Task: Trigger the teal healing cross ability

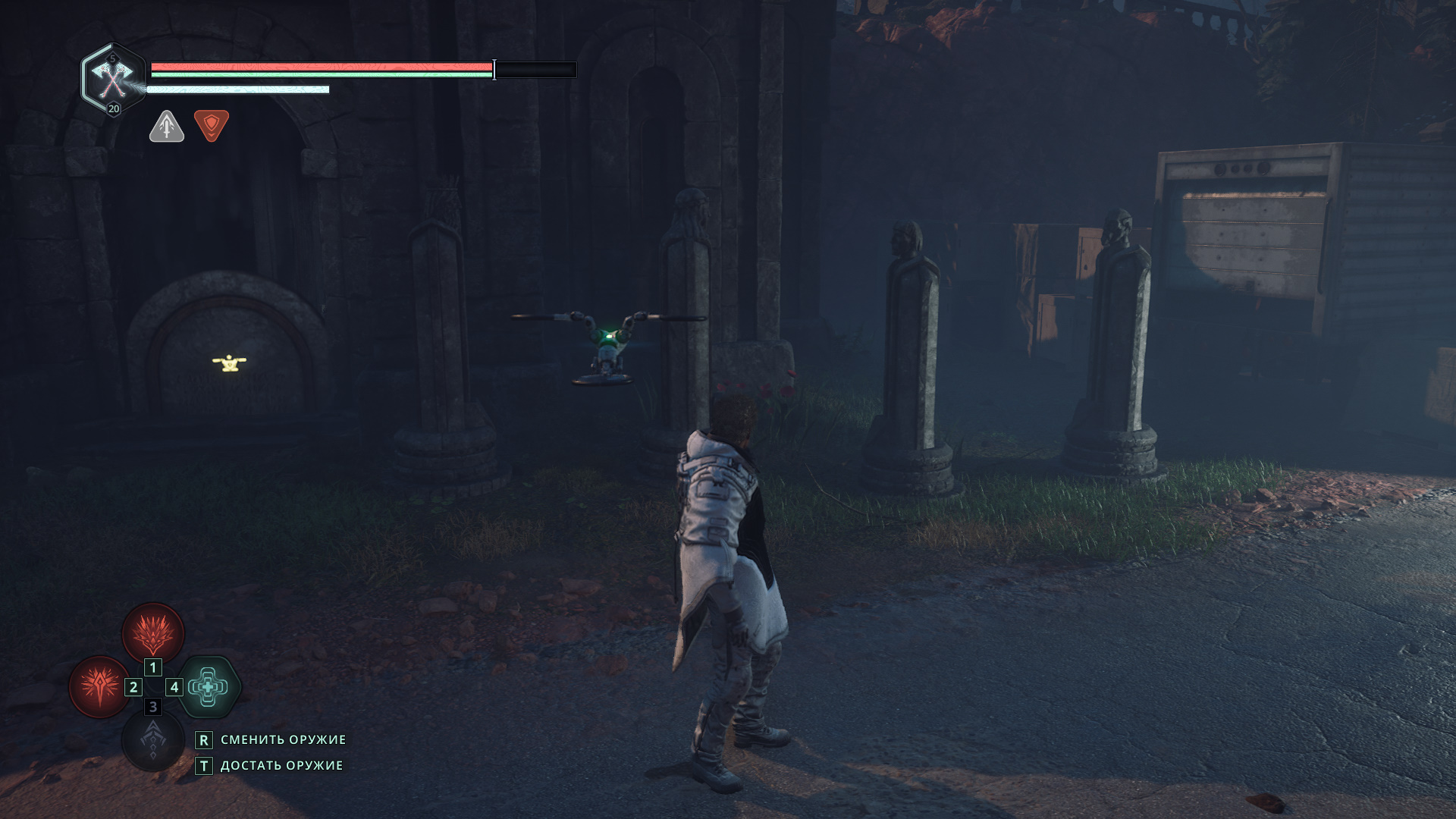Action: click(209, 687)
